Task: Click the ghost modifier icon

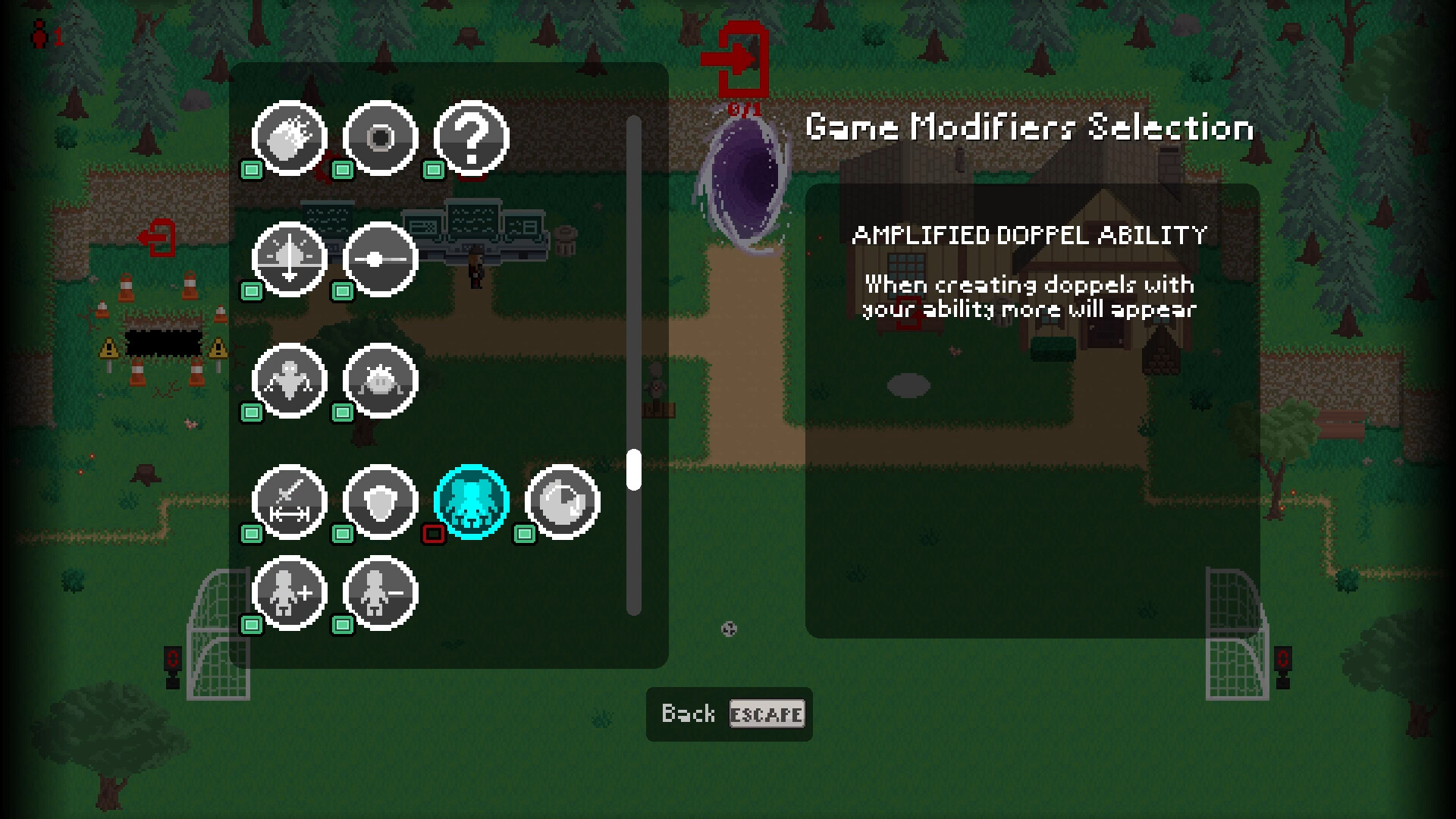Action: click(x=290, y=381)
